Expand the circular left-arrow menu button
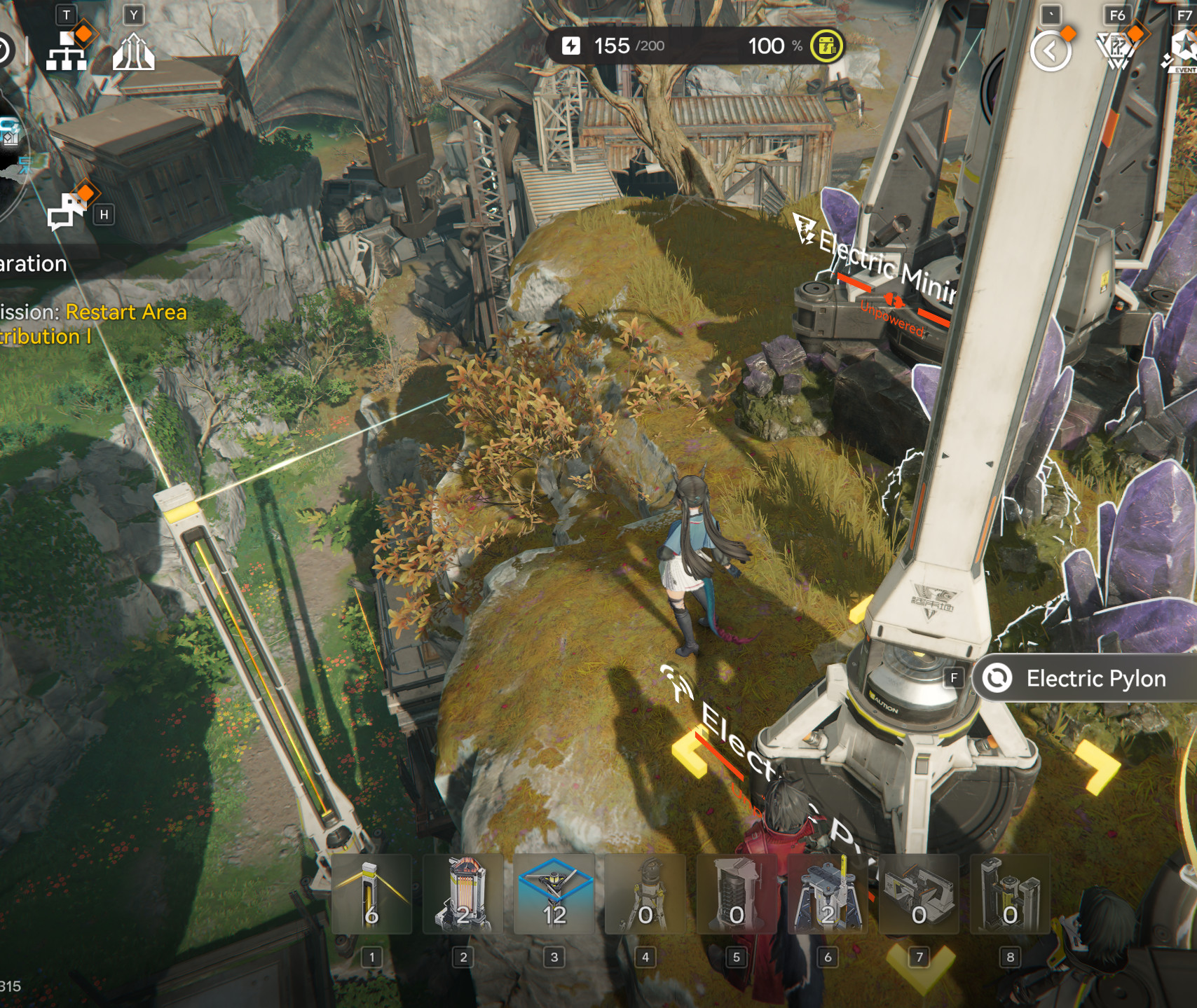This screenshot has width=1197, height=1008. (x=1050, y=51)
